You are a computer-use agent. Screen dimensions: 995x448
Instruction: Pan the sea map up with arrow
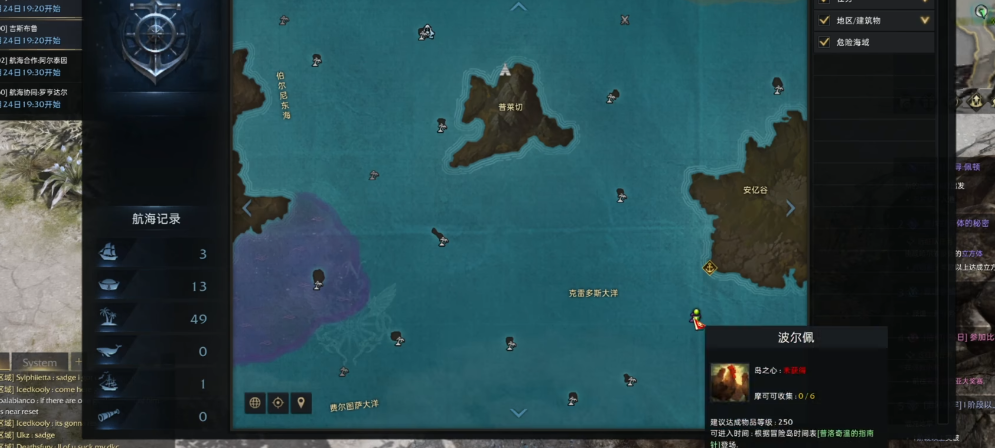pyautogui.click(x=518, y=8)
